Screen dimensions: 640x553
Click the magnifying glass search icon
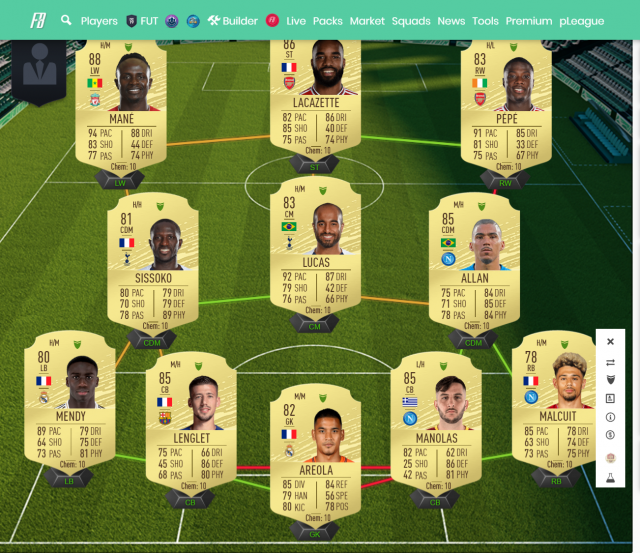(66, 20)
